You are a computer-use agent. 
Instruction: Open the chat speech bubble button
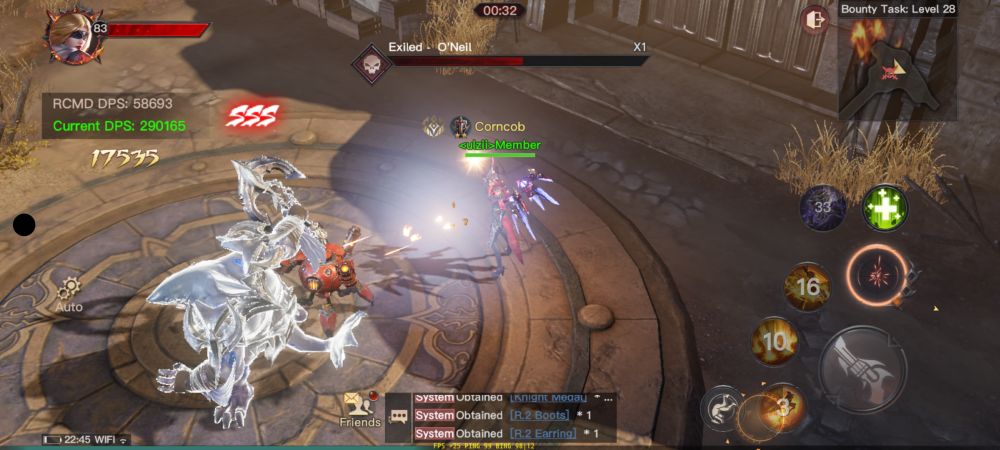(399, 415)
